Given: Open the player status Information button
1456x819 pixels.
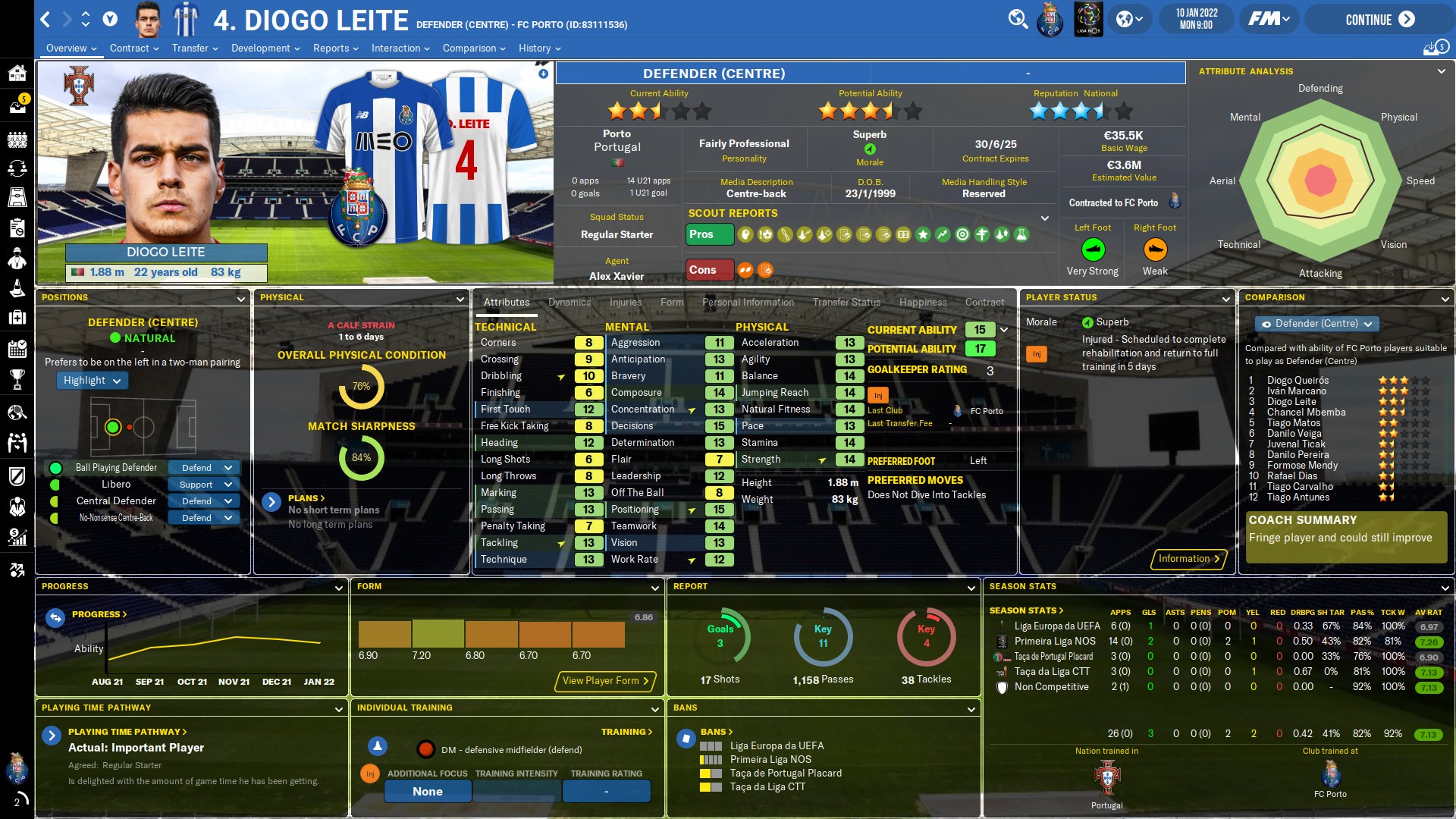Looking at the screenshot, I should [1188, 559].
